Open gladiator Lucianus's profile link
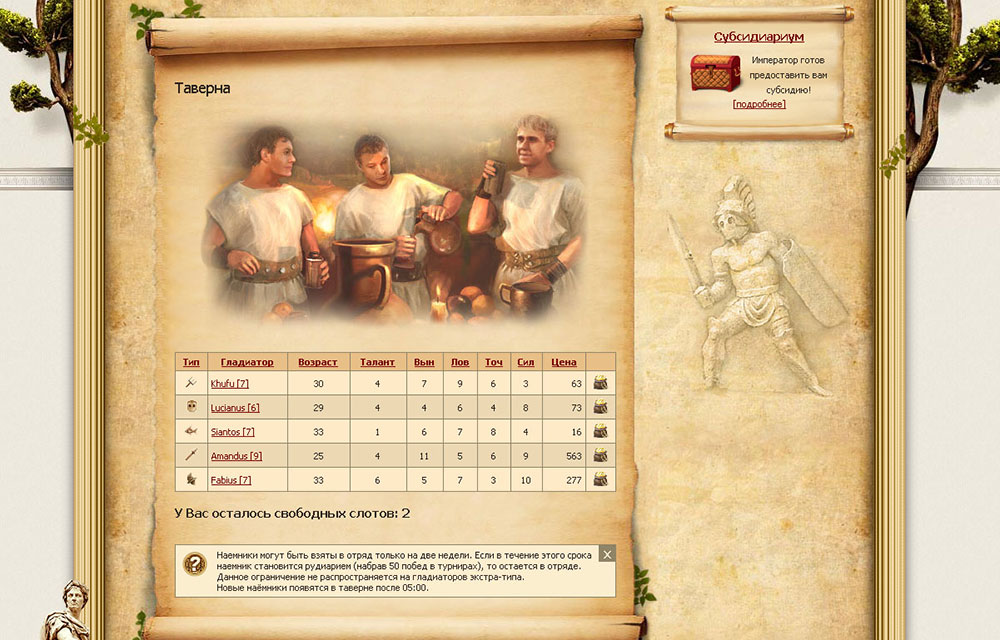 (x=235, y=408)
